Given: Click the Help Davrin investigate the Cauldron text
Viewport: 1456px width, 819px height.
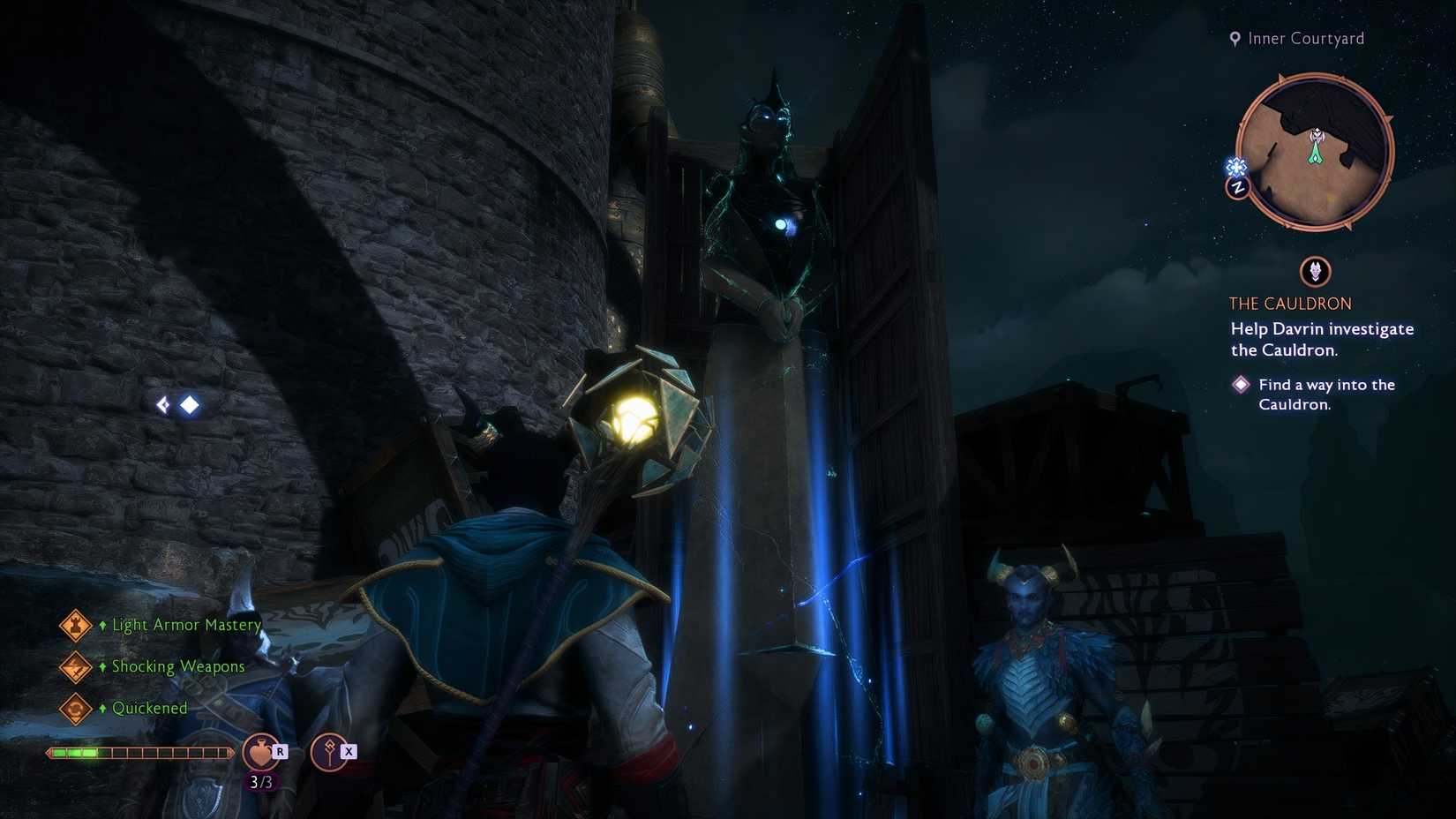Looking at the screenshot, I should pyautogui.click(x=1321, y=339).
